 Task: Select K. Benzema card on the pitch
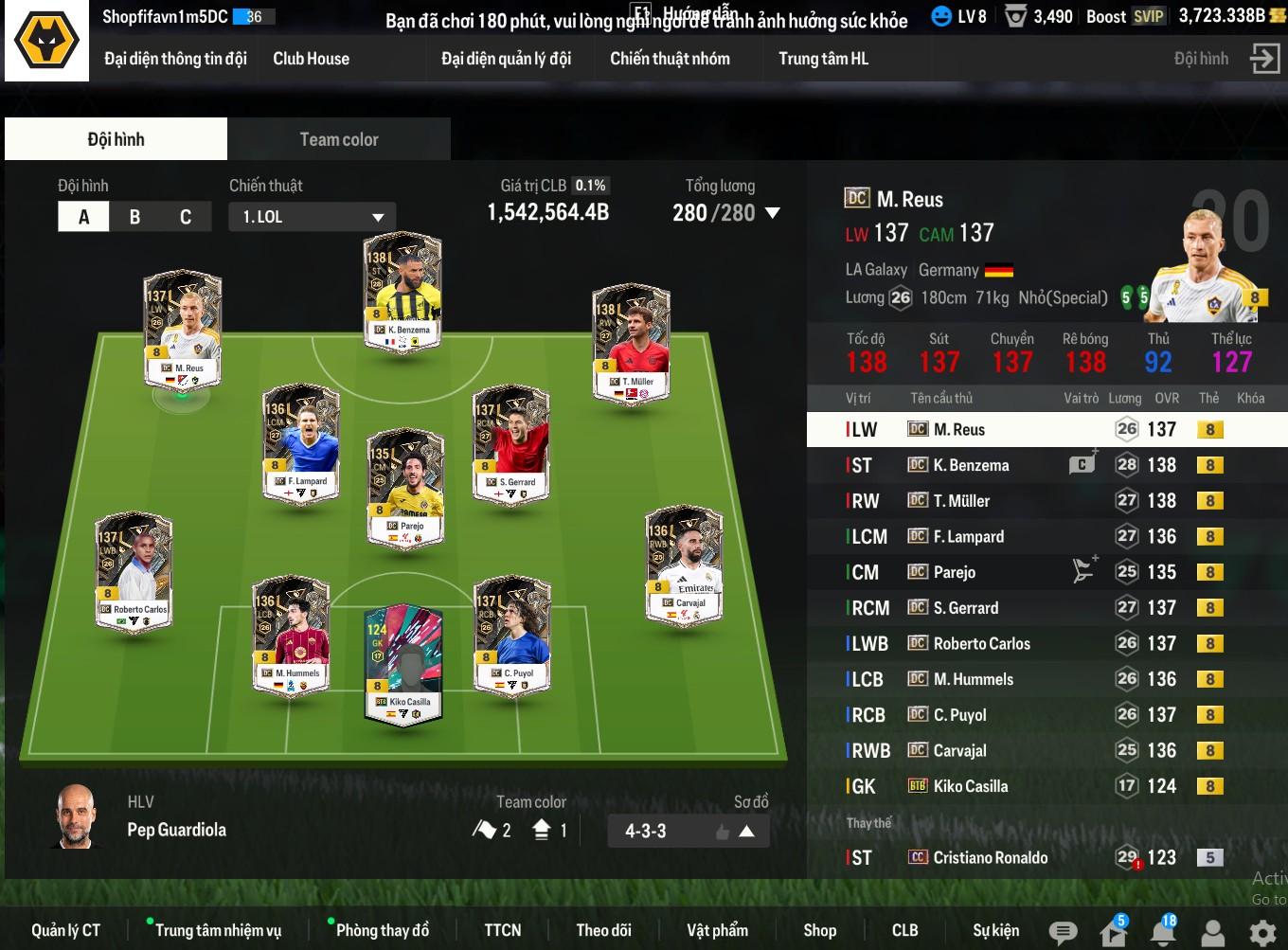coord(402,293)
